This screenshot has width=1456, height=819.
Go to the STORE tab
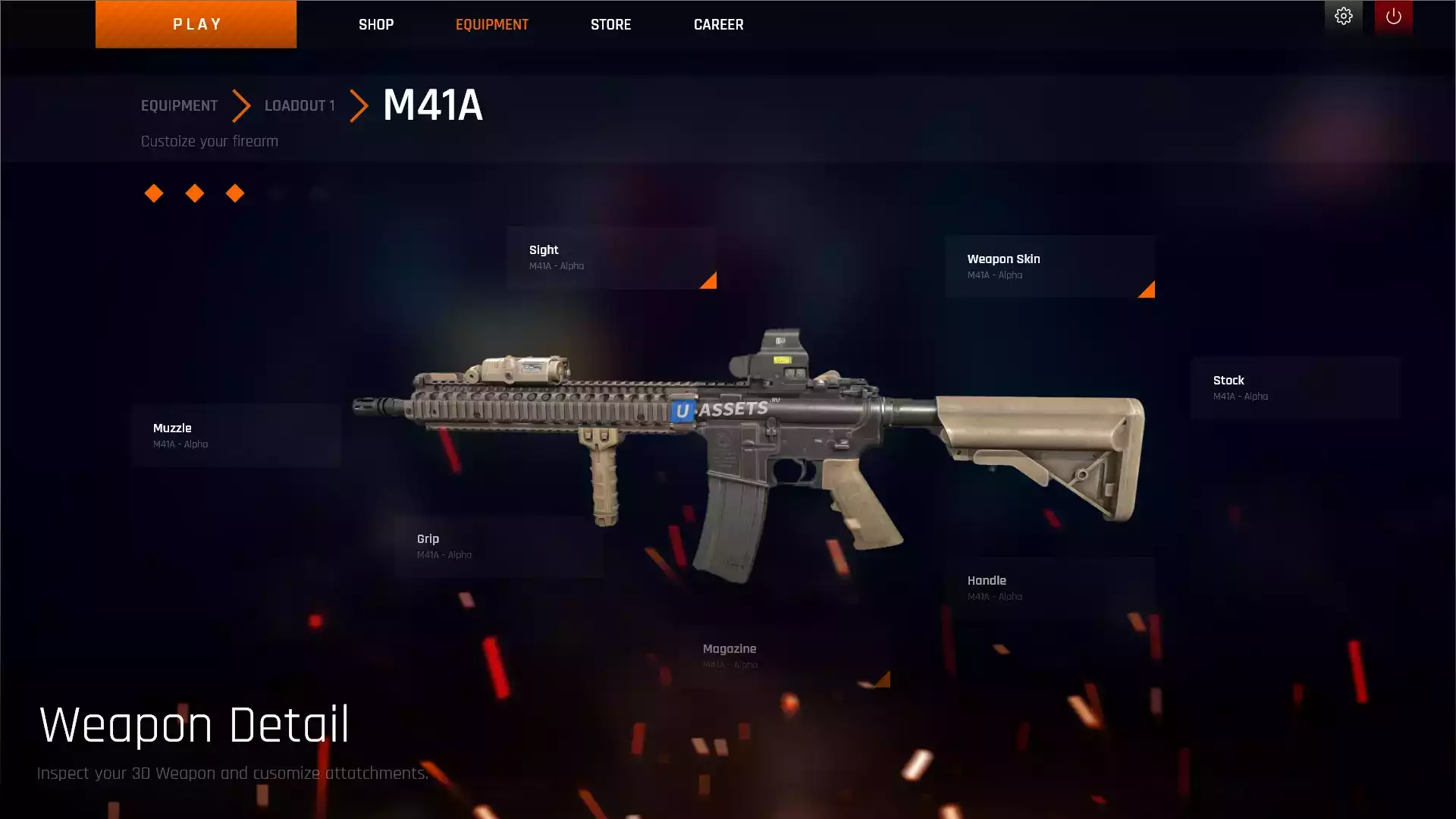tap(610, 24)
